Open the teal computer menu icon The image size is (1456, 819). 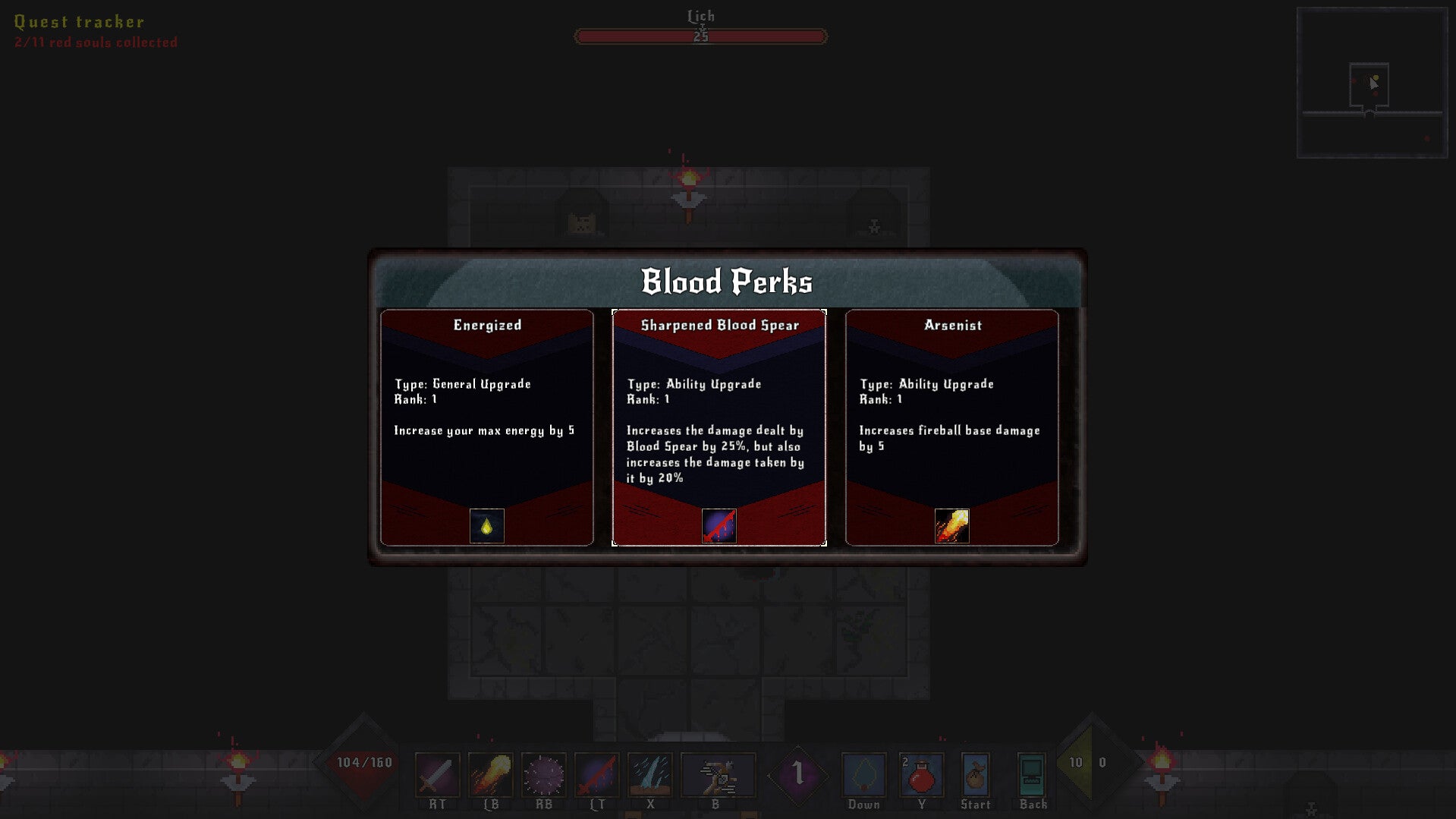[1032, 775]
